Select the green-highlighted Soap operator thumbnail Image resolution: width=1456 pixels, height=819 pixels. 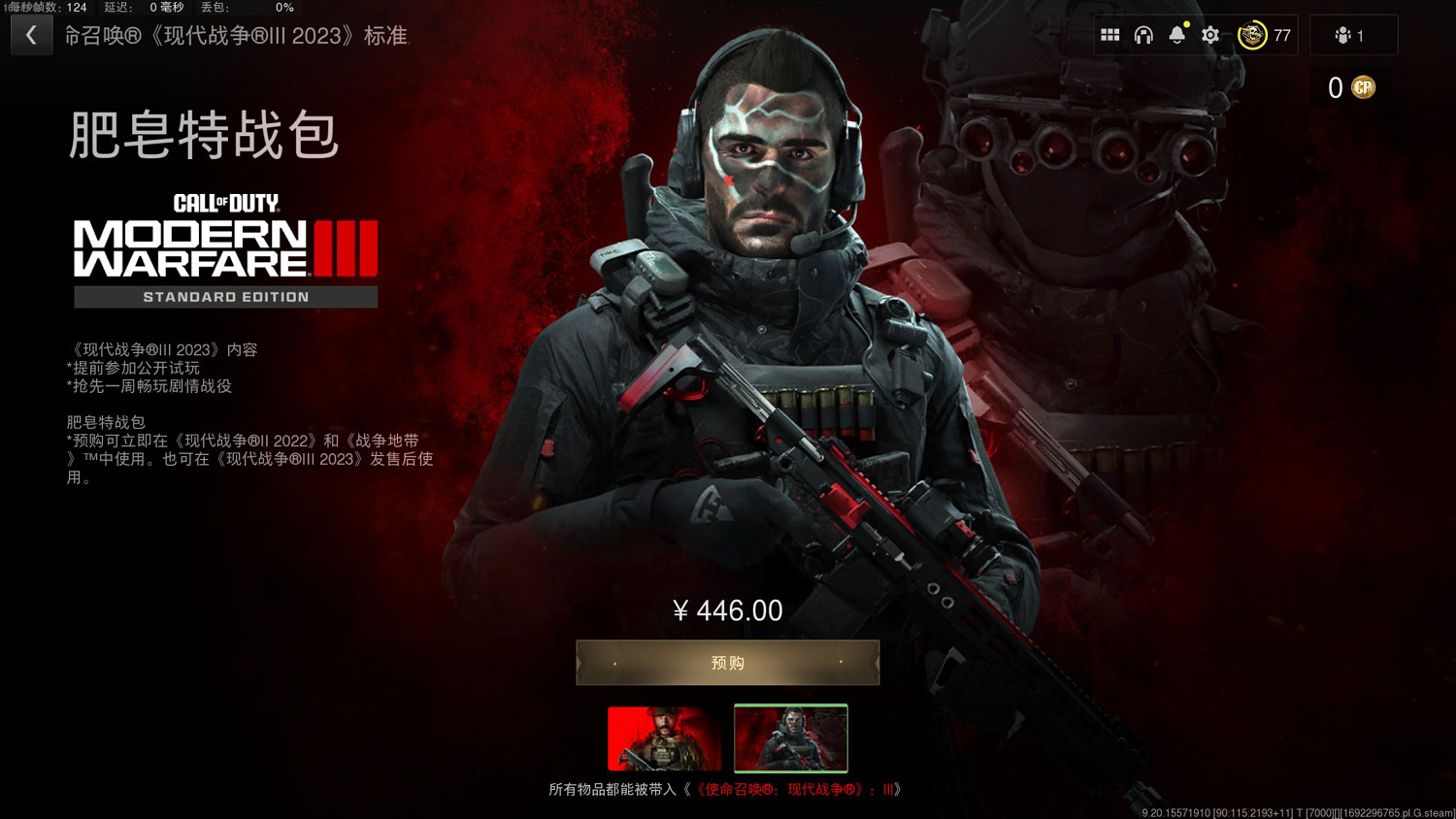coord(790,738)
